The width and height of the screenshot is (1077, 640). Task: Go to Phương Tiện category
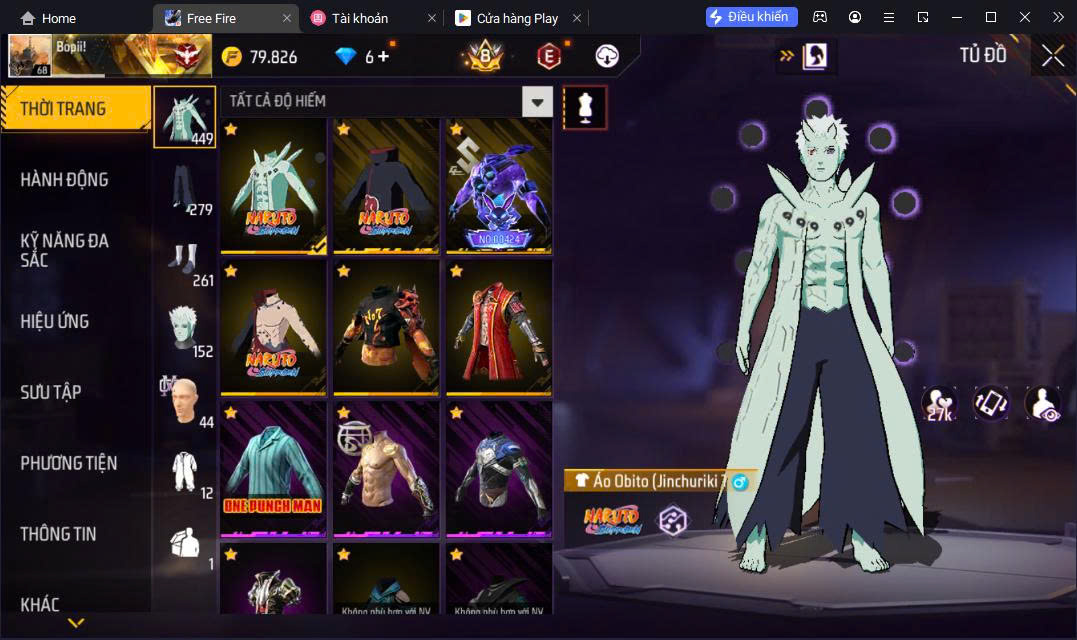pos(69,463)
